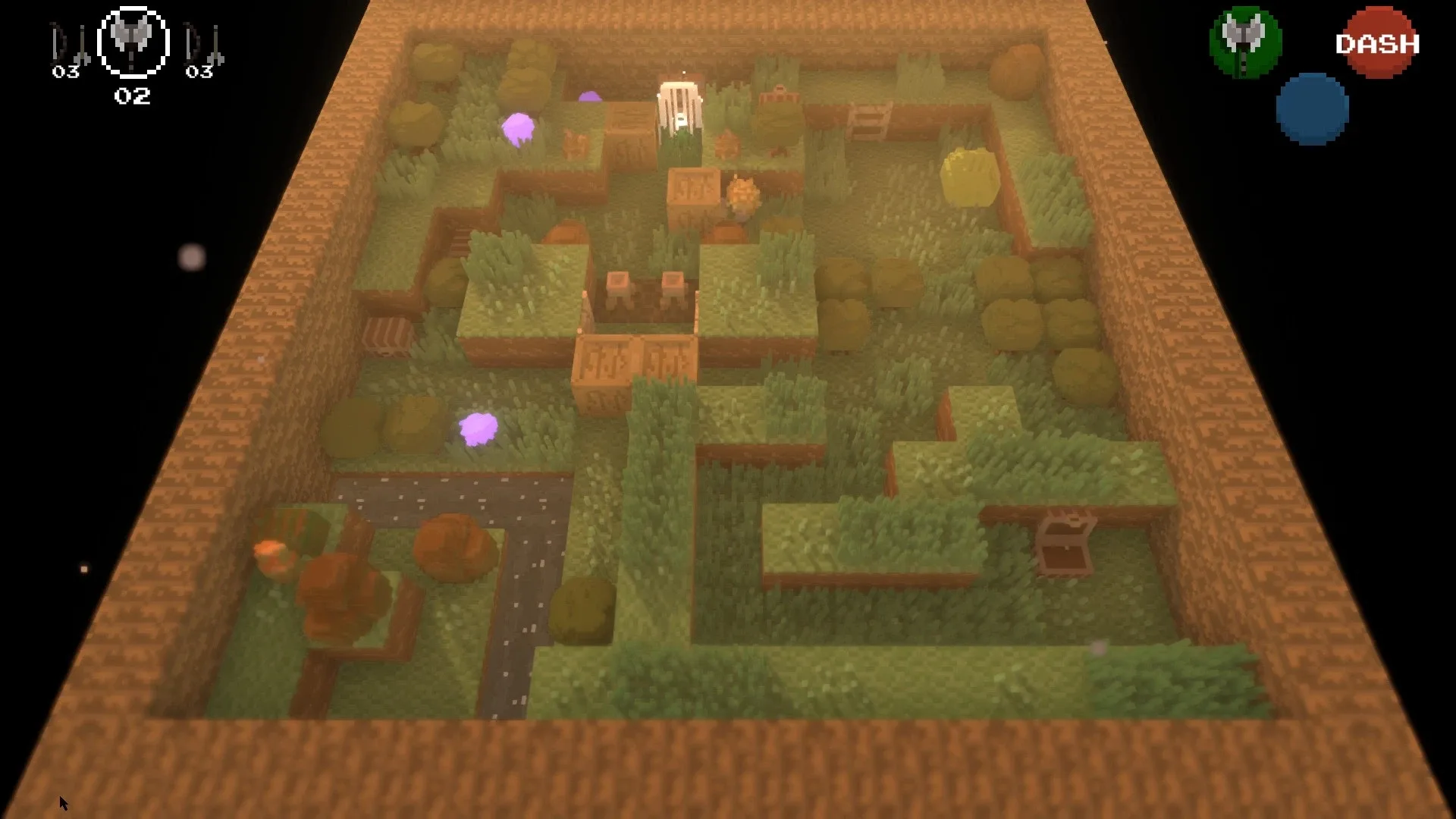The image size is (1456, 819).
Task: Select the left sword weapon slot
Action: [x=64, y=42]
